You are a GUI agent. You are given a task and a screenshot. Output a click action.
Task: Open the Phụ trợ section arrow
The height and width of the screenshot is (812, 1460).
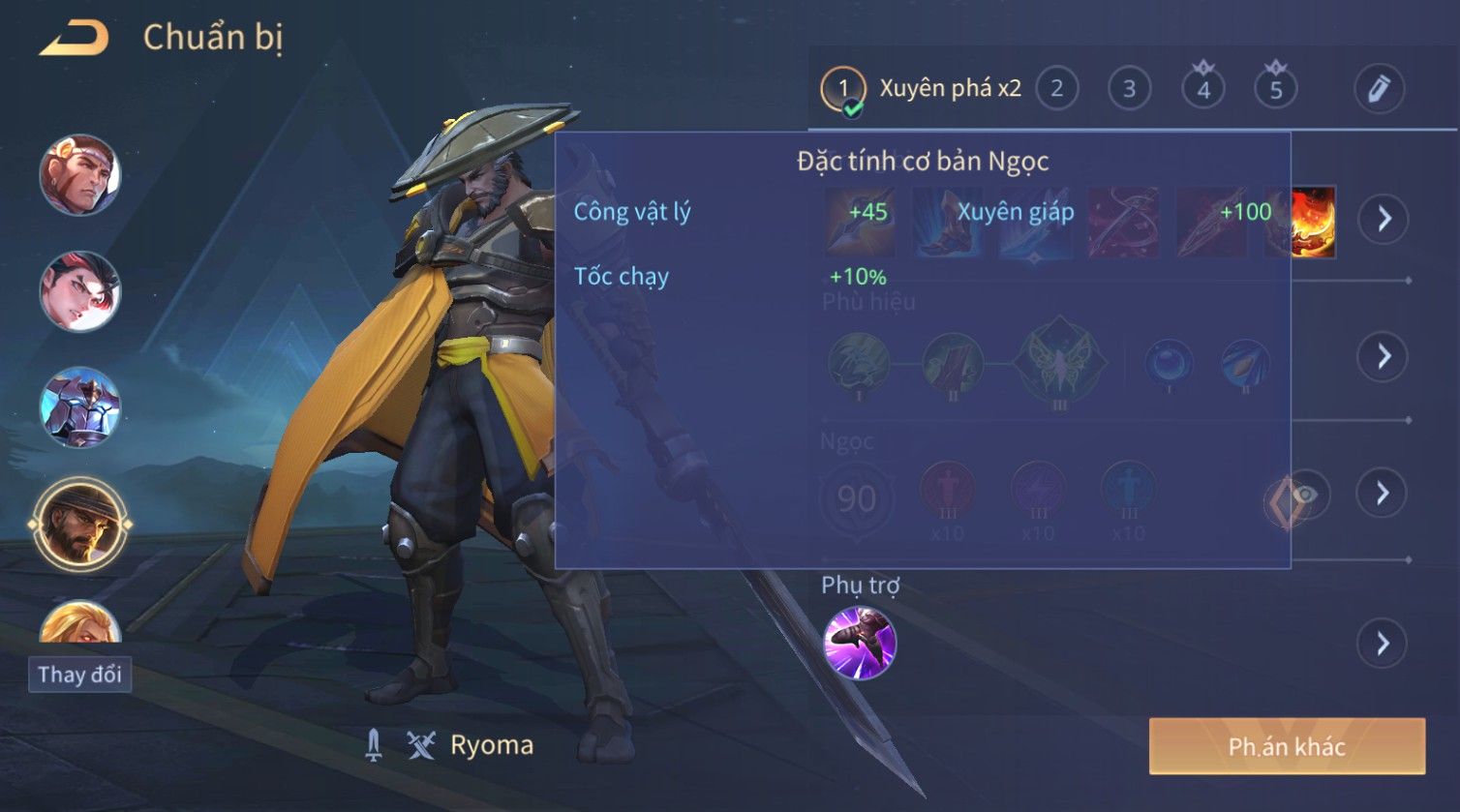[1383, 644]
